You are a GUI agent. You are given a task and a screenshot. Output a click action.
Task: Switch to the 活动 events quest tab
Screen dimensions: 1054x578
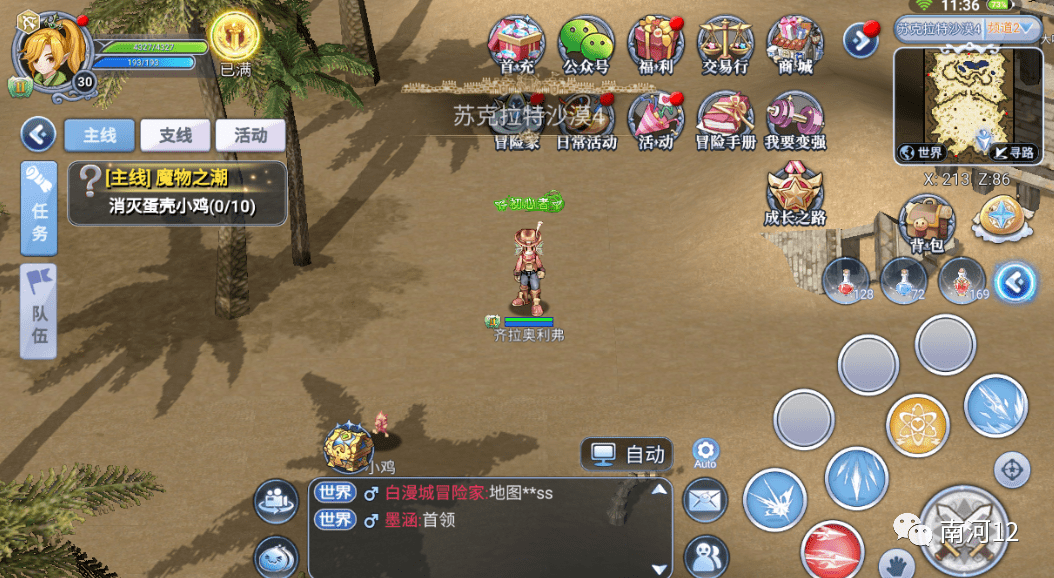tap(250, 135)
